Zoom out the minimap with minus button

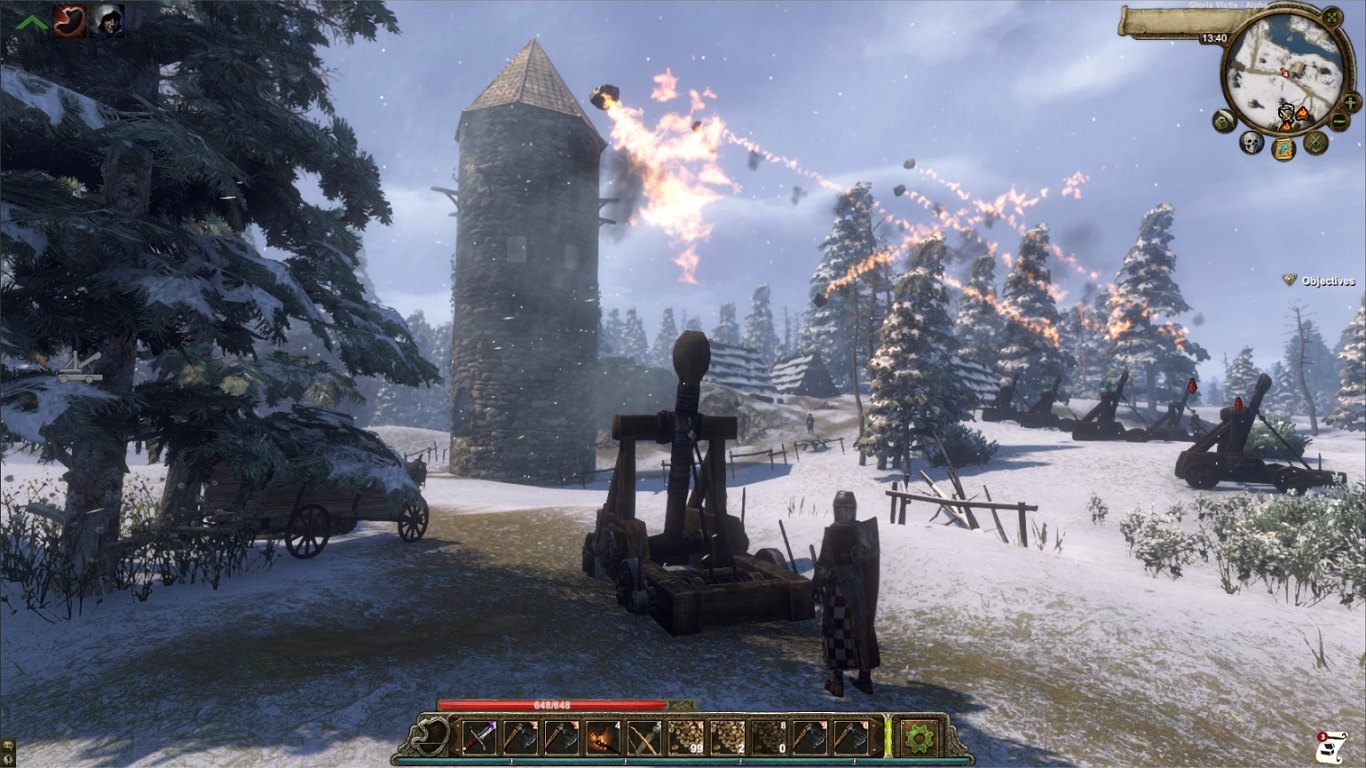[x=1340, y=121]
